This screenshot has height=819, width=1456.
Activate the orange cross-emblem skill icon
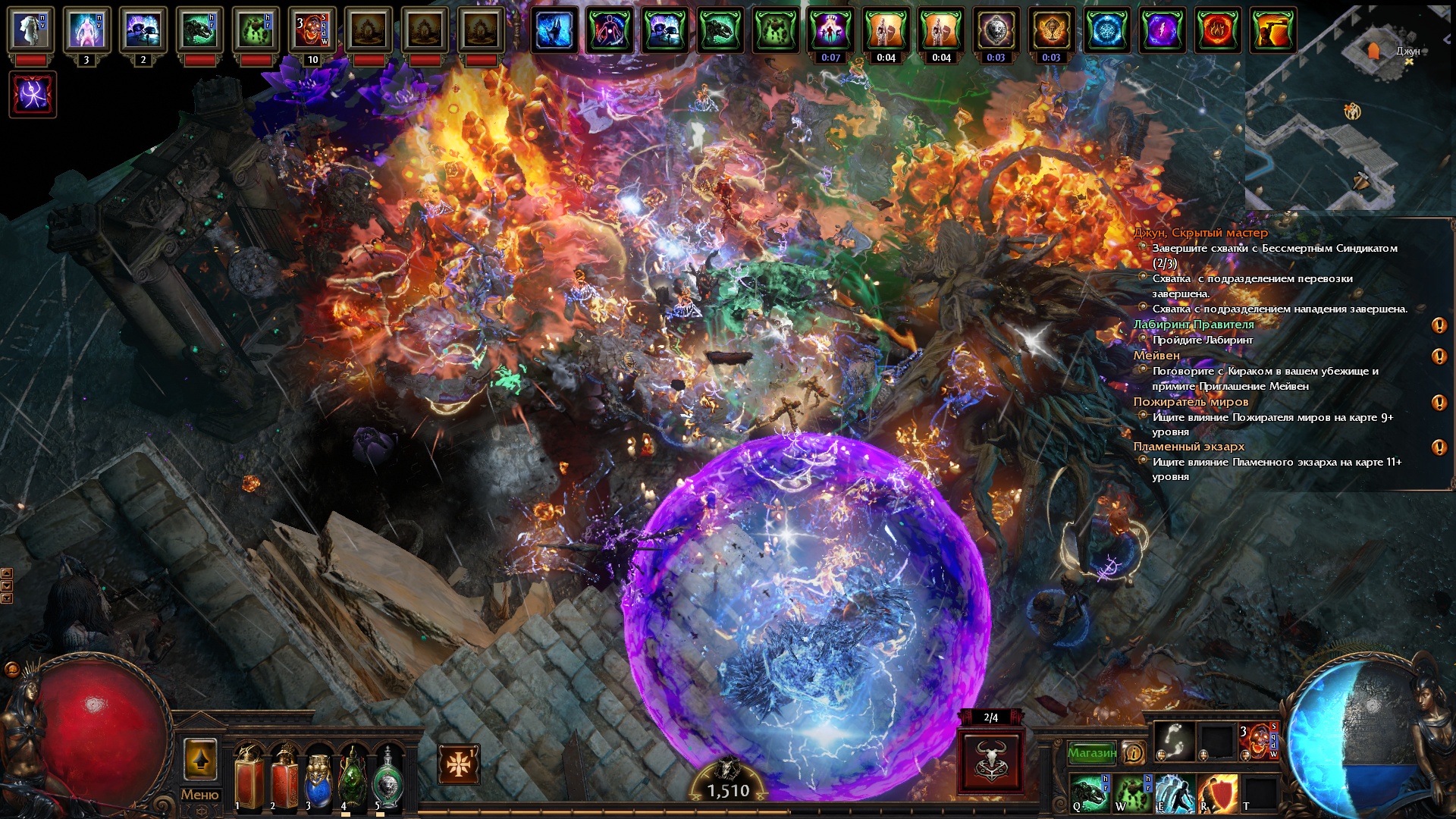459,764
